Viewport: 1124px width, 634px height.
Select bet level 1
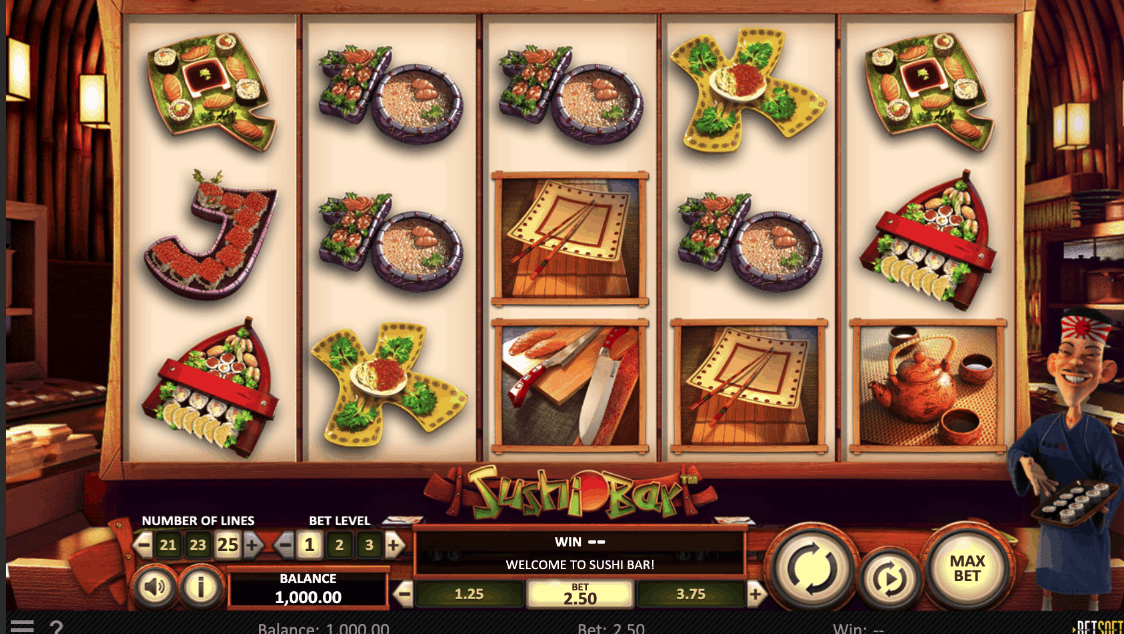pos(310,545)
